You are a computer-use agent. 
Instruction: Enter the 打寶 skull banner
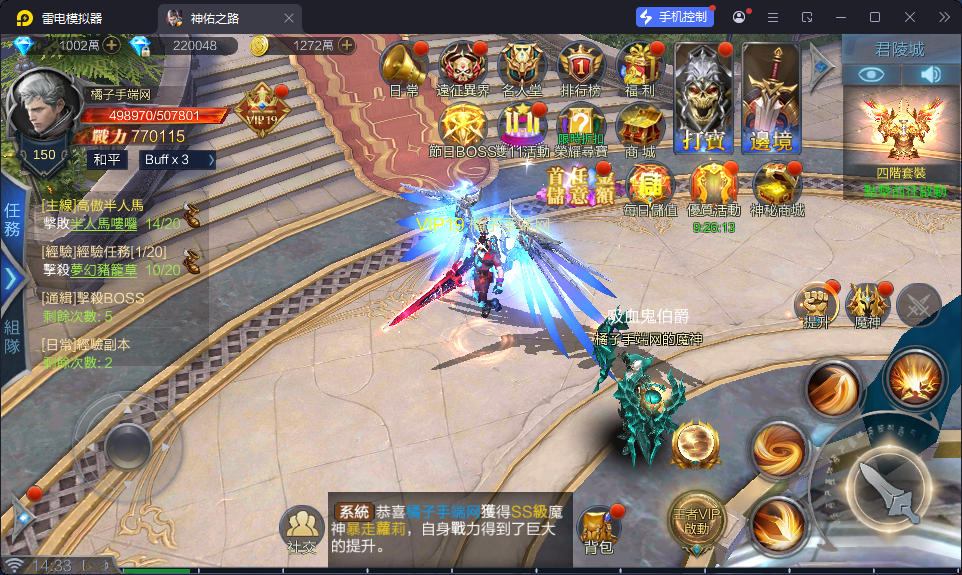pyautogui.click(x=703, y=97)
